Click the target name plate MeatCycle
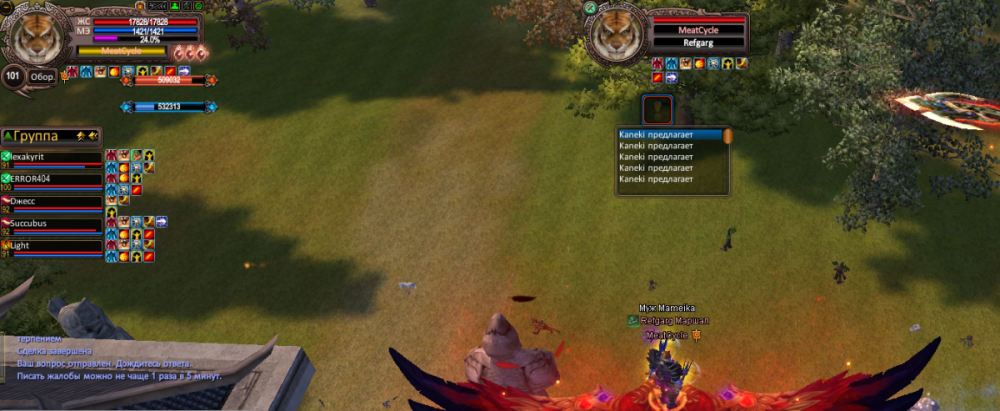 [x=698, y=31]
